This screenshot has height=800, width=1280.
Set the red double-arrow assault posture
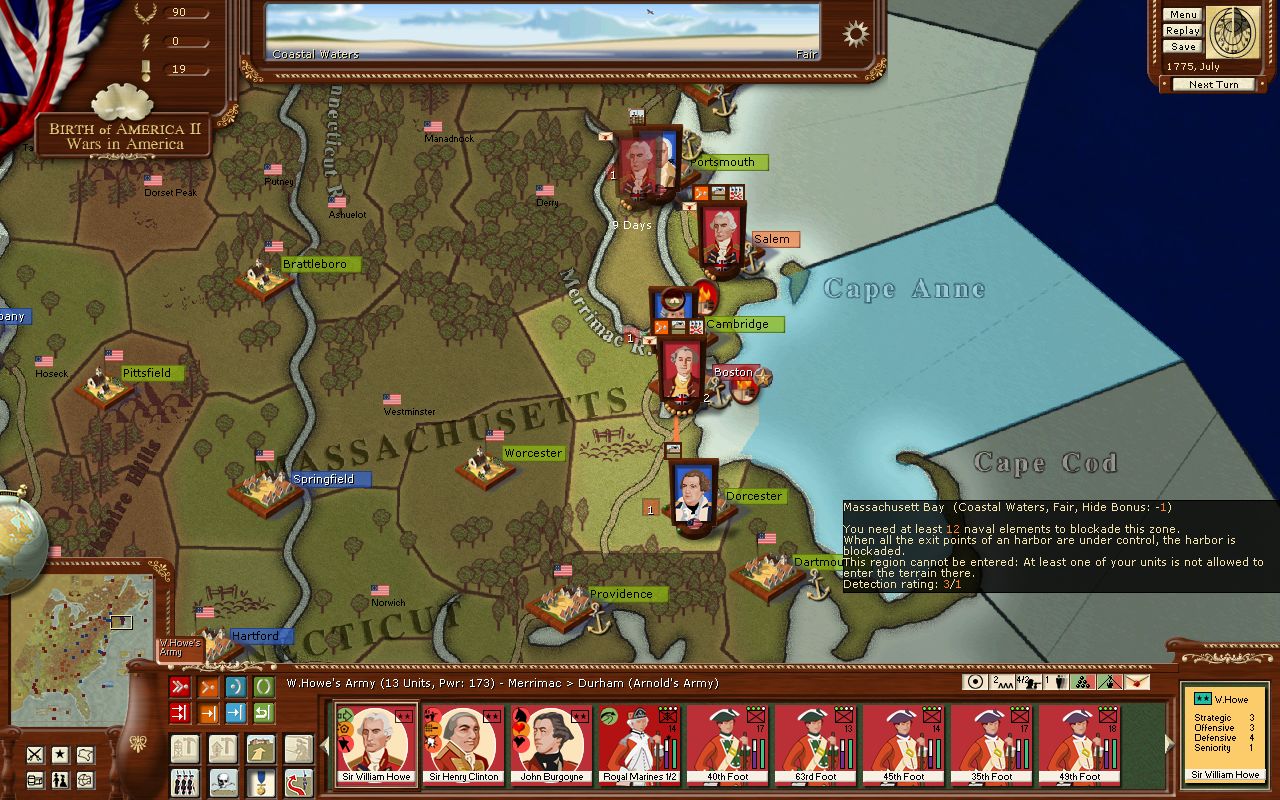coord(180,687)
